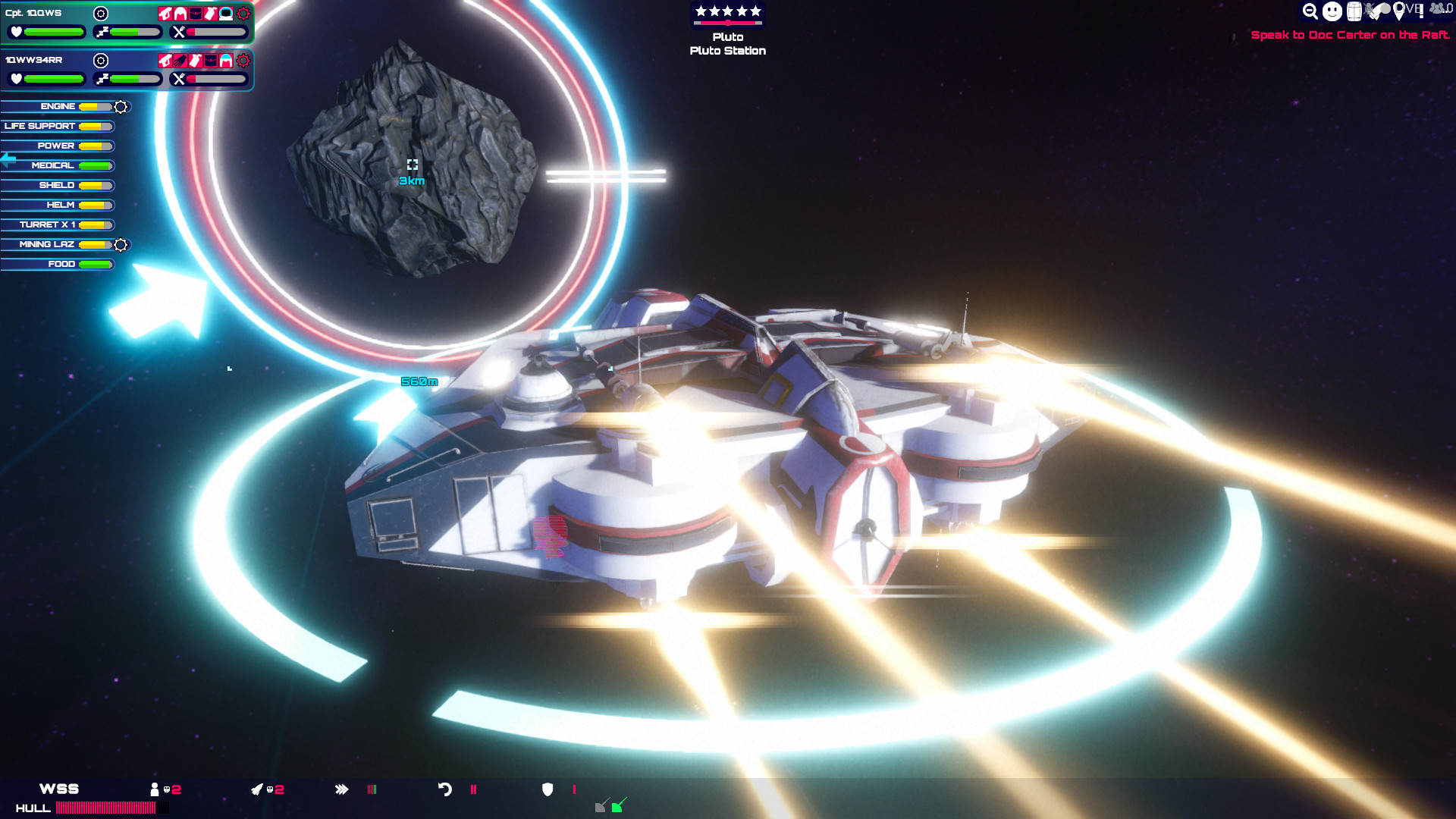1456x819 pixels.
Task: Select the magnifier zoom-out icon in the top-right toolbar
Action: click(x=1310, y=11)
